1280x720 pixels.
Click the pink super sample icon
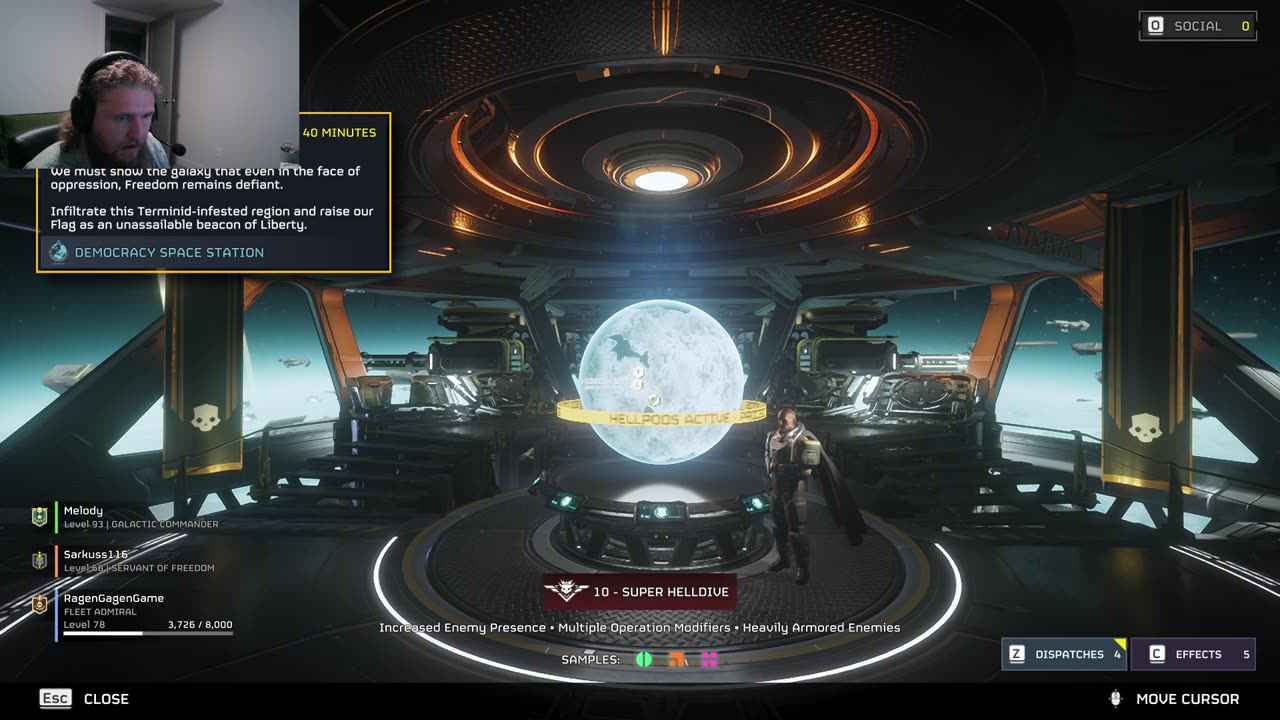coord(709,659)
